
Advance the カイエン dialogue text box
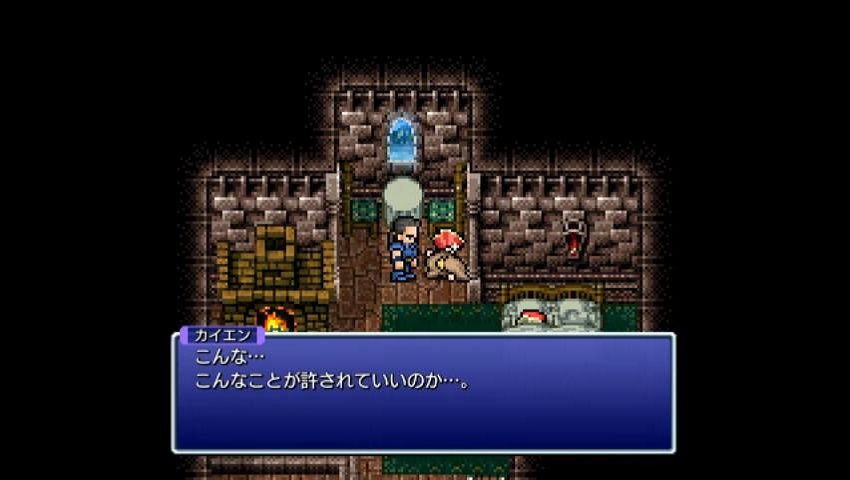click(x=423, y=393)
